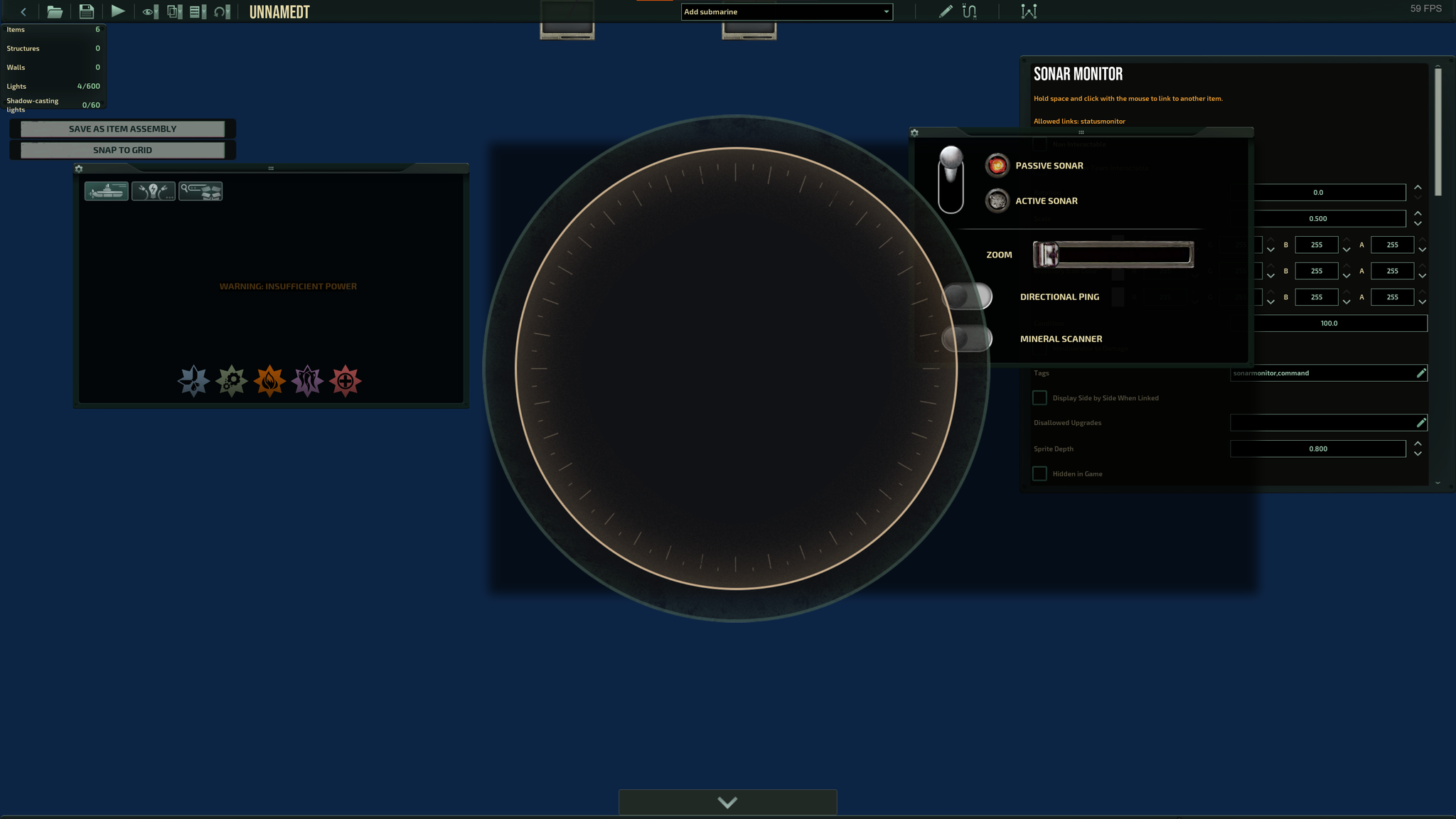The image size is (1456, 819).
Task: Check the Hidden in Game checkbox
Action: [1039, 473]
